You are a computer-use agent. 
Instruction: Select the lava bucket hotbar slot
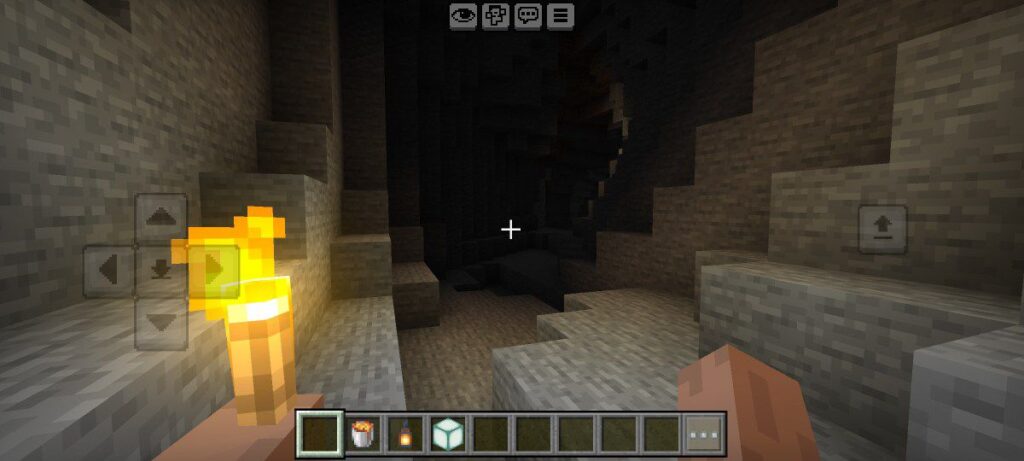pos(363,434)
